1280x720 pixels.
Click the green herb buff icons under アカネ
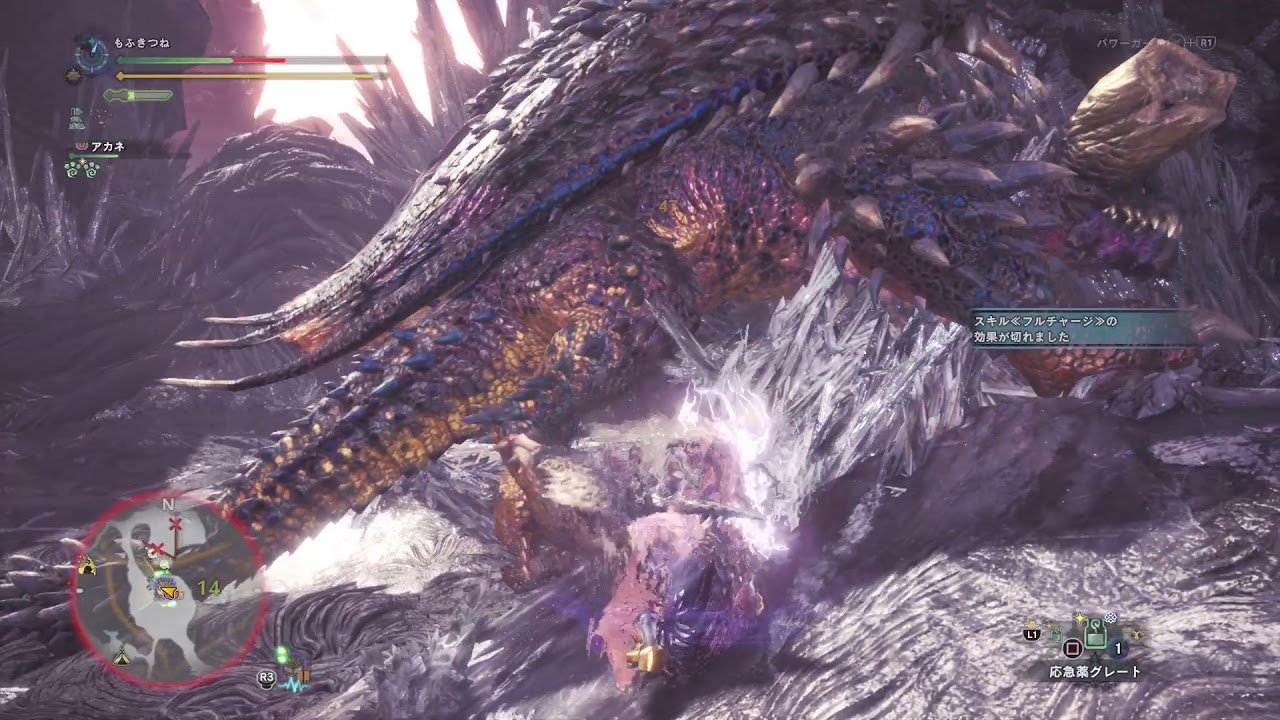coord(81,168)
